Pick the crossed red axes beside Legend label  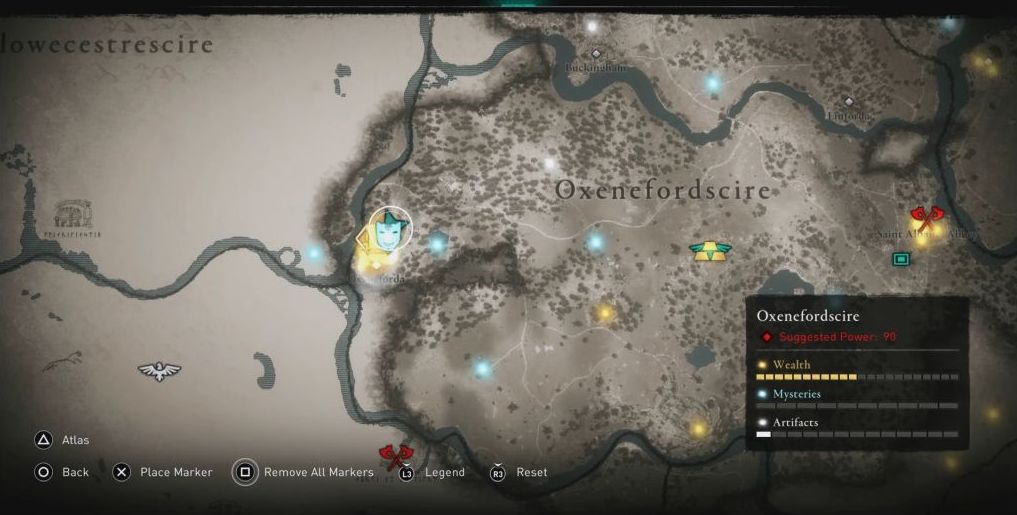396,456
